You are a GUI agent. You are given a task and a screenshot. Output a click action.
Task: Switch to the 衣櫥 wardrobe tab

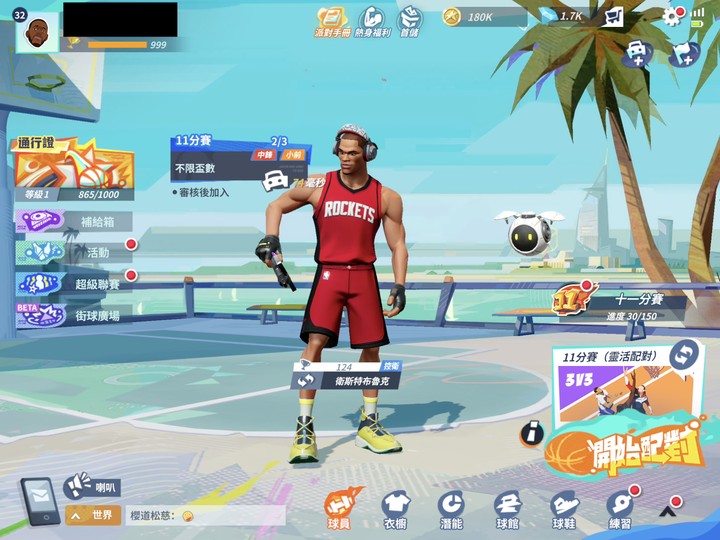point(395,509)
